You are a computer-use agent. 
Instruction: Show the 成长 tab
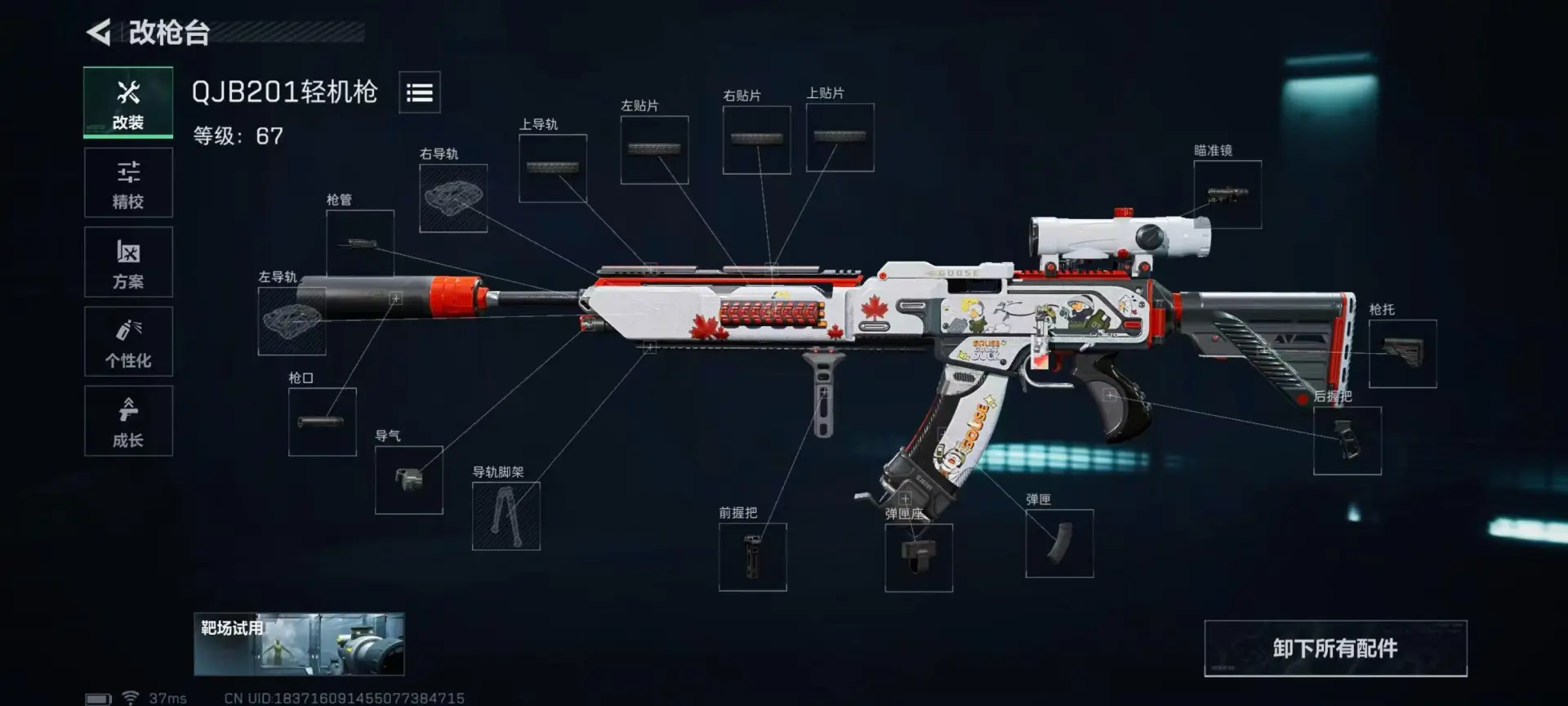(x=128, y=421)
